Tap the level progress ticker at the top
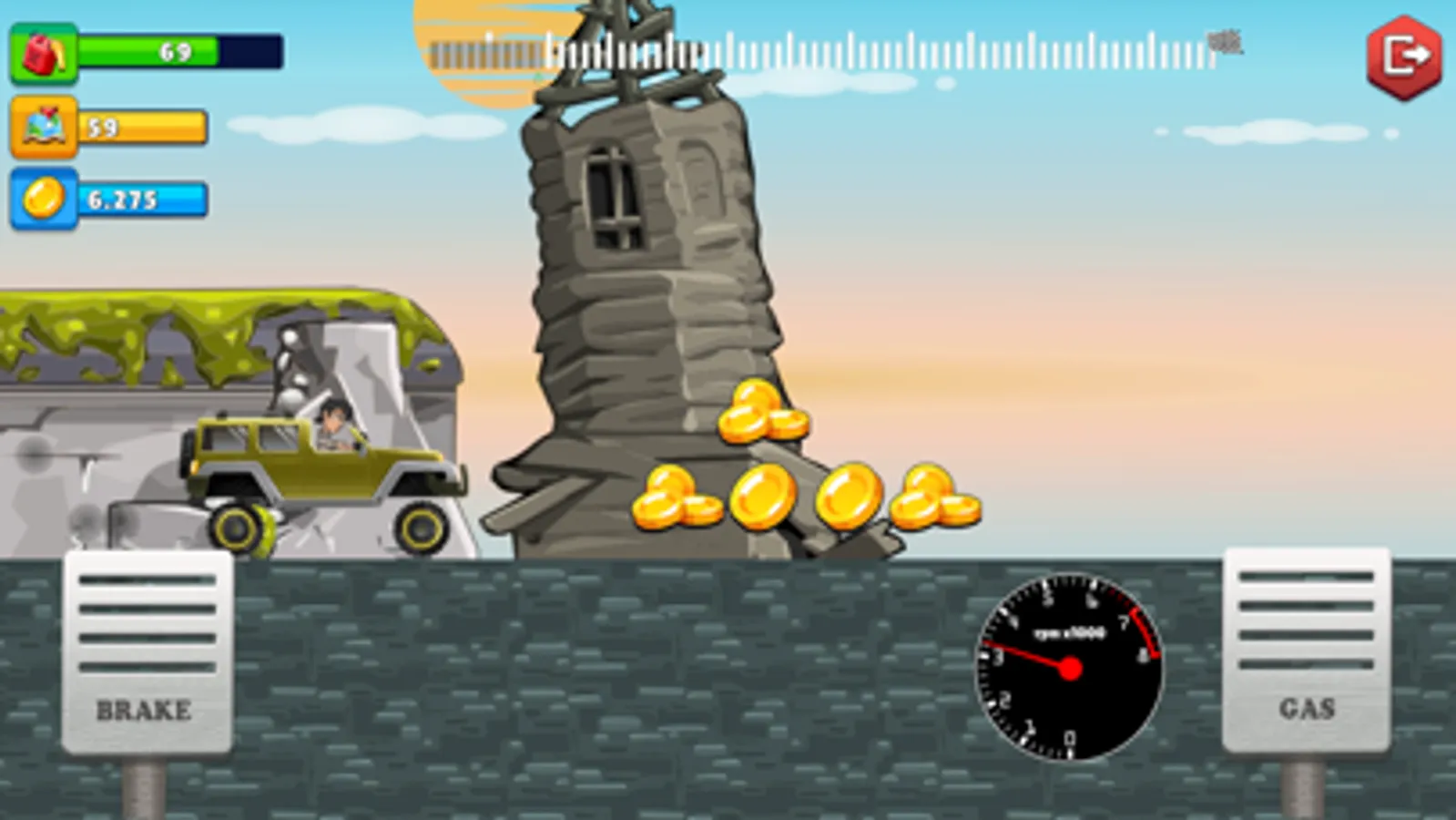The image size is (1456, 820). (x=820, y=44)
